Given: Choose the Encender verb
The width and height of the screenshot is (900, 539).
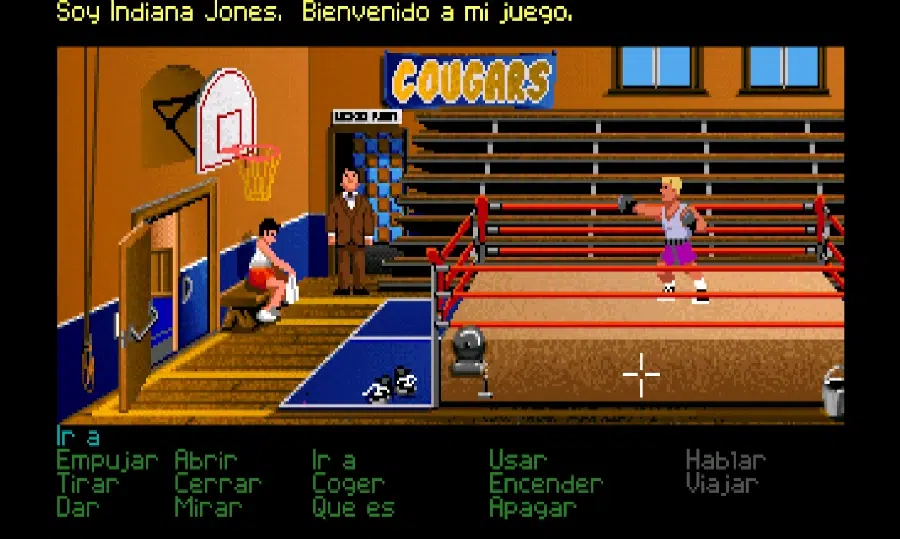Looking at the screenshot, I should click(546, 485).
